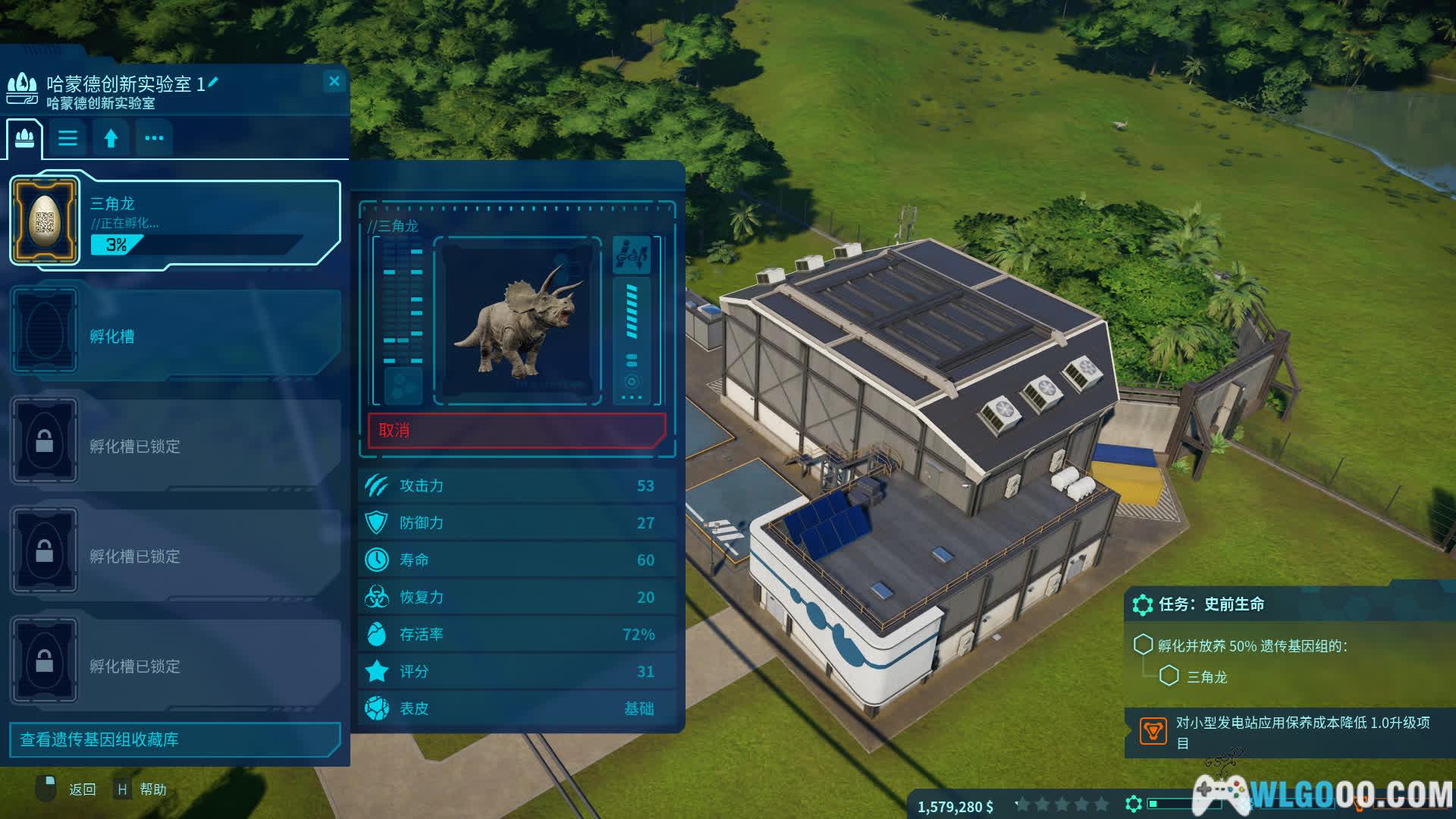
Task: Click the power station upgrade notification
Action: click(x=1289, y=732)
